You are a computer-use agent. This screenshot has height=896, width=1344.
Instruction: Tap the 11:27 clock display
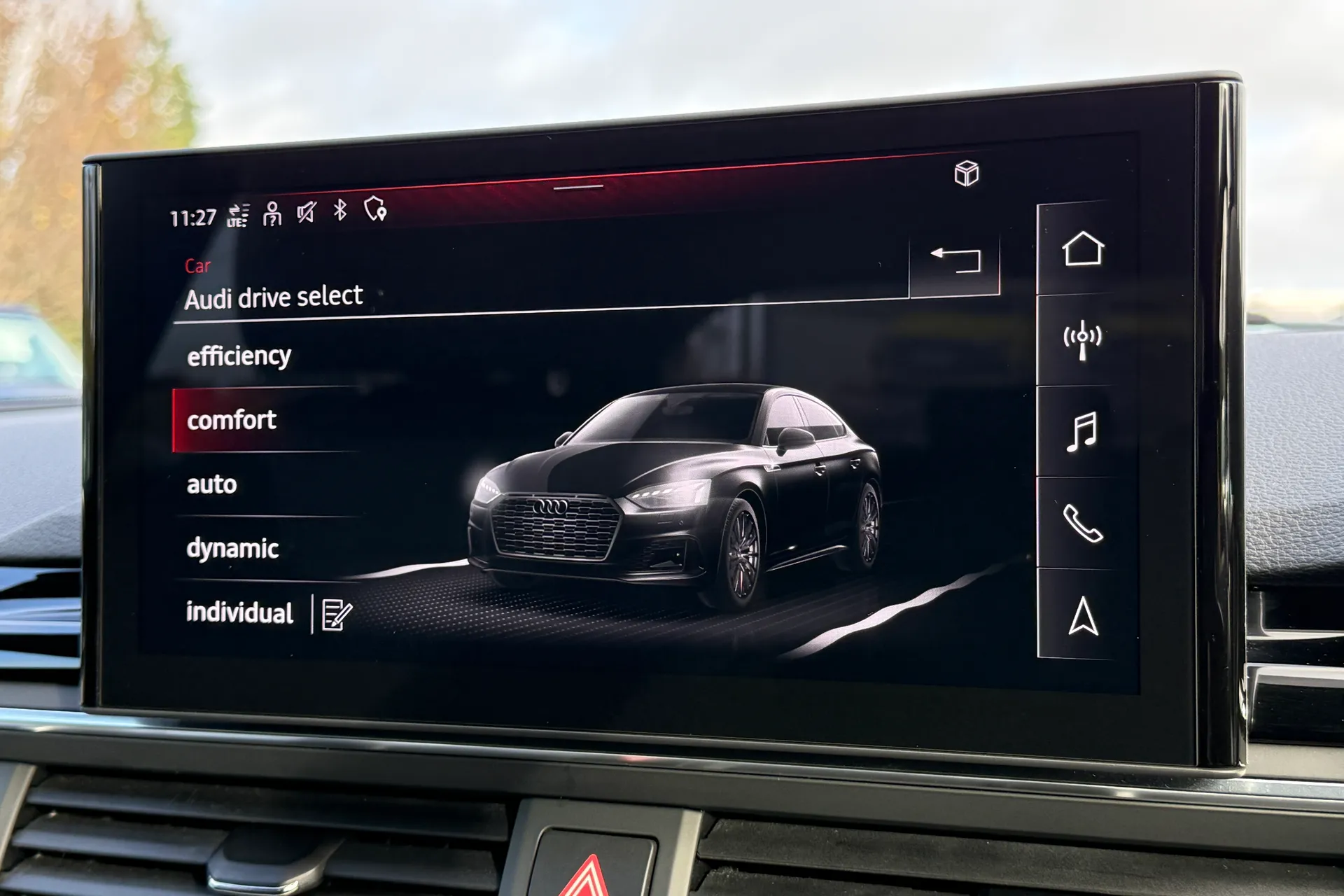[x=193, y=215]
